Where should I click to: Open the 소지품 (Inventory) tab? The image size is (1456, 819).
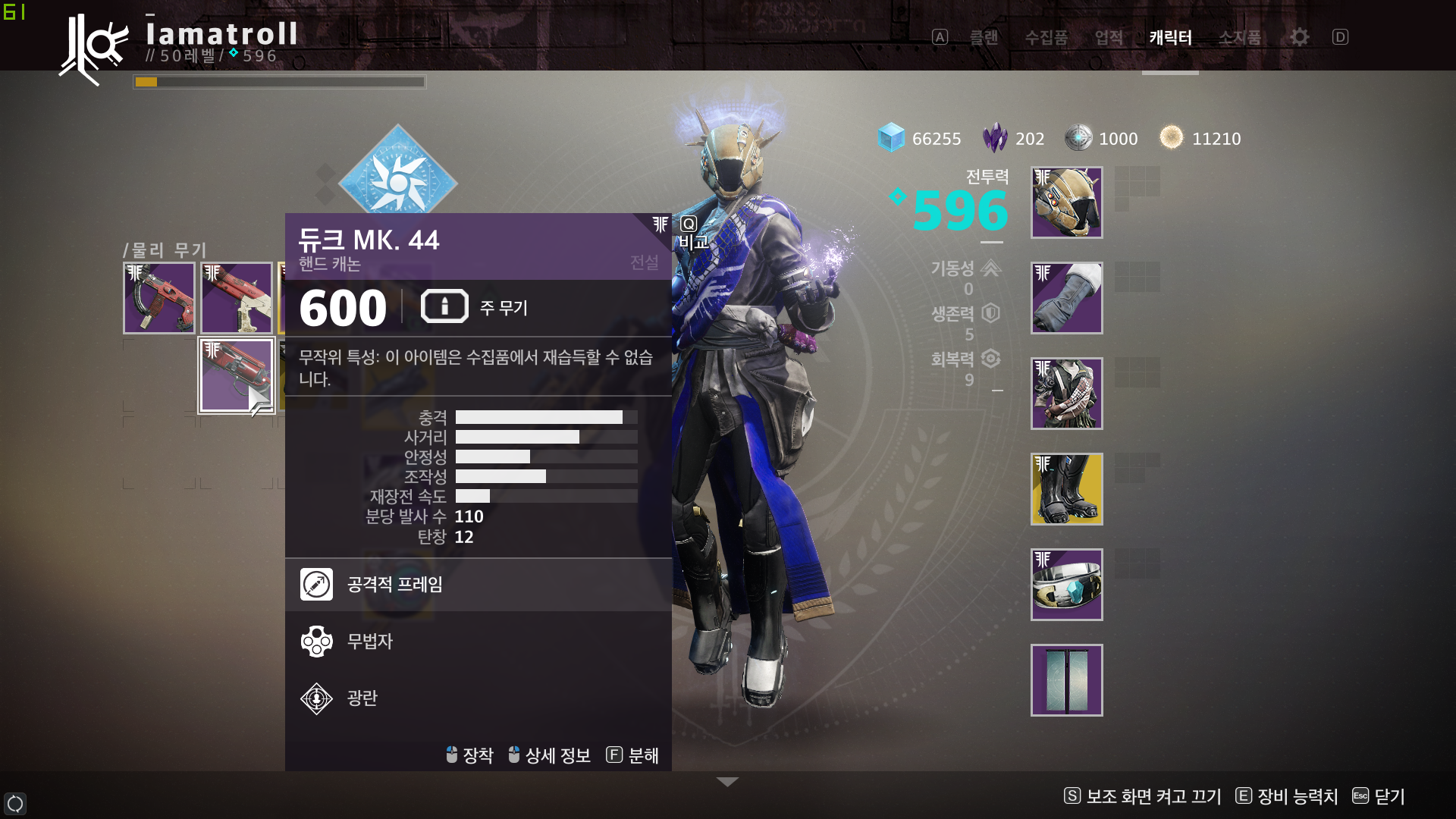[x=1240, y=37]
